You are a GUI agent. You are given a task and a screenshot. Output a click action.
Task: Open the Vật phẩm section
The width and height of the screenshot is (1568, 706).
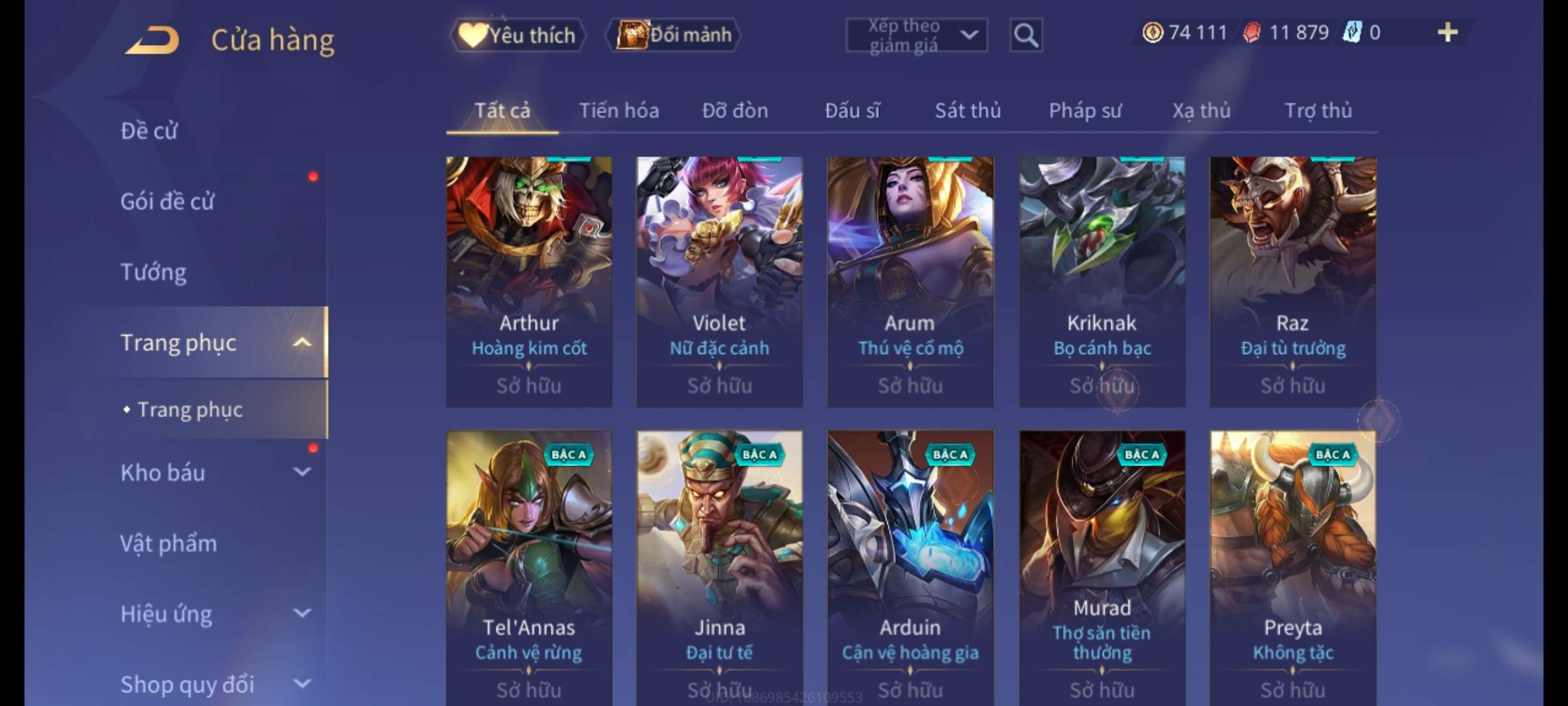pos(169,543)
